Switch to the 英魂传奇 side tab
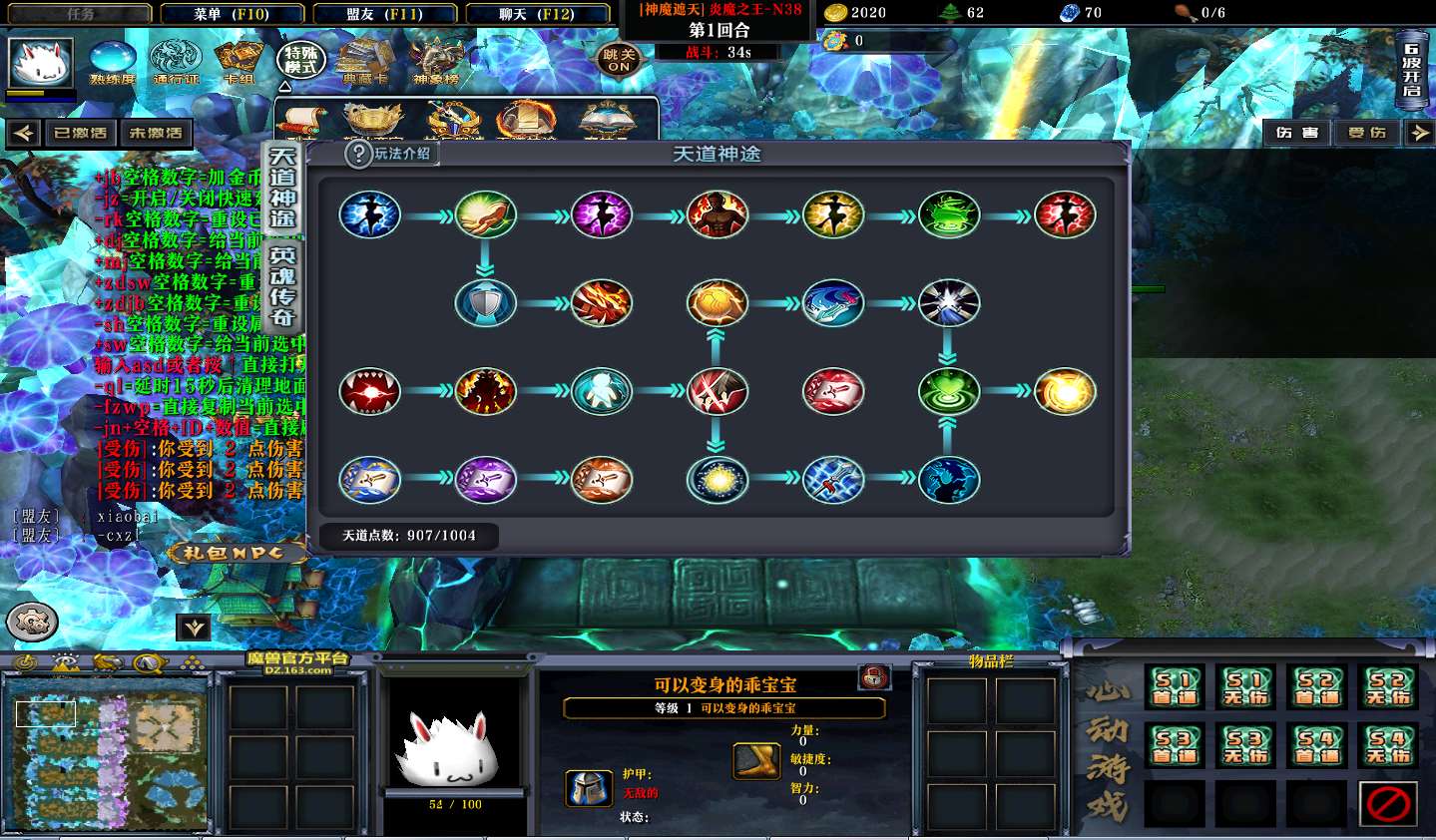Image resolution: width=1436 pixels, height=840 pixels. tap(282, 287)
